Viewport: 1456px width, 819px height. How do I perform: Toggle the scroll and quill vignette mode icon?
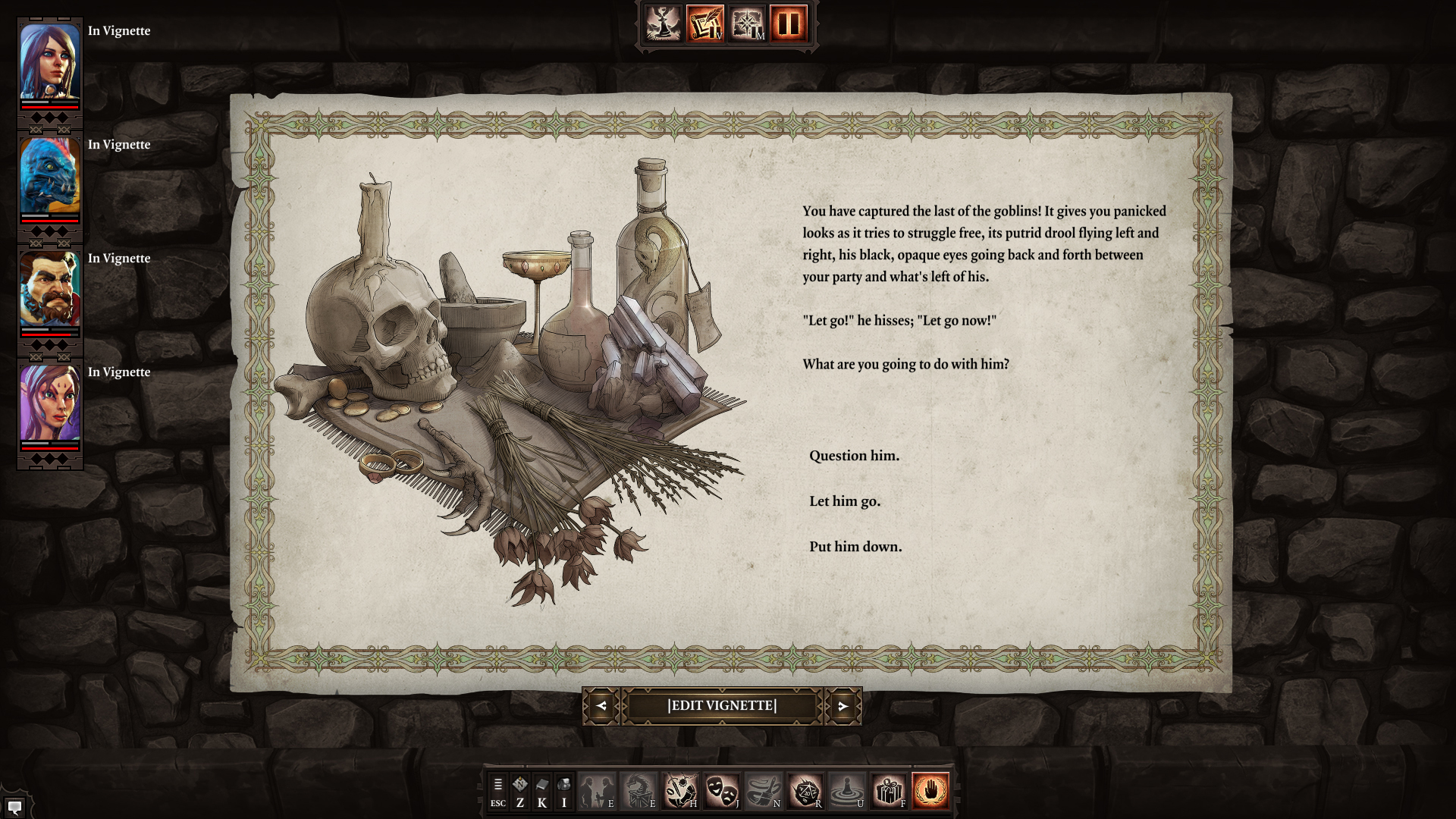(705, 24)
